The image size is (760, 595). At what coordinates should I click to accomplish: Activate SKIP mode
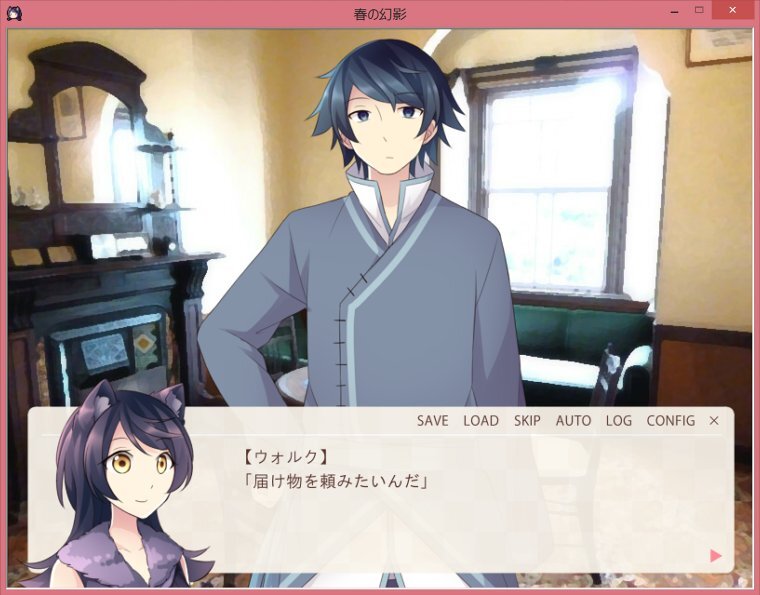pyautogui.click(x=527, y=421)
